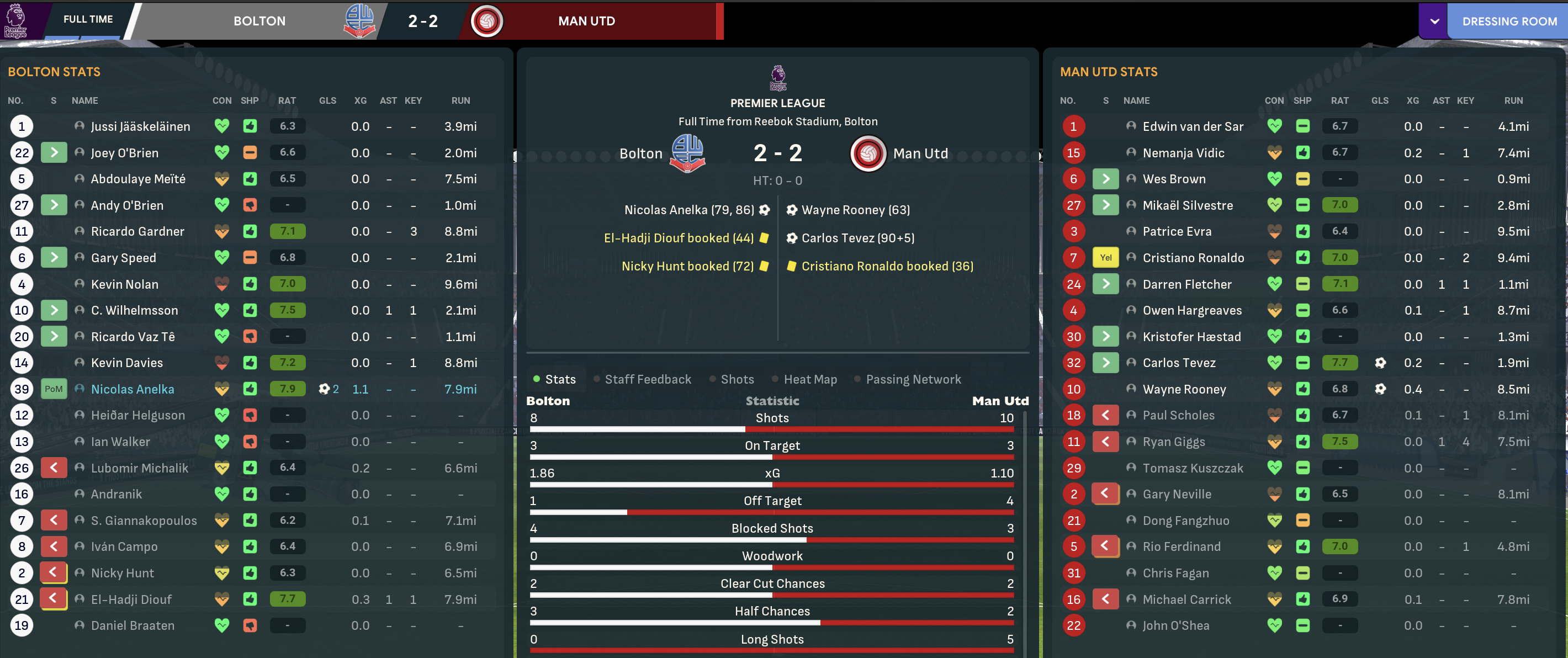
Task: Select Wayne Rooney in the Man Utd list
Action: coord(1184,389)
